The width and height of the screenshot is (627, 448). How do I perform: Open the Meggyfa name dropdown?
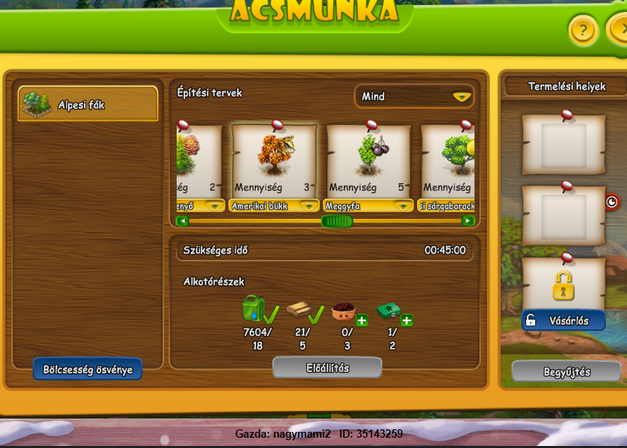click(402, 206)
